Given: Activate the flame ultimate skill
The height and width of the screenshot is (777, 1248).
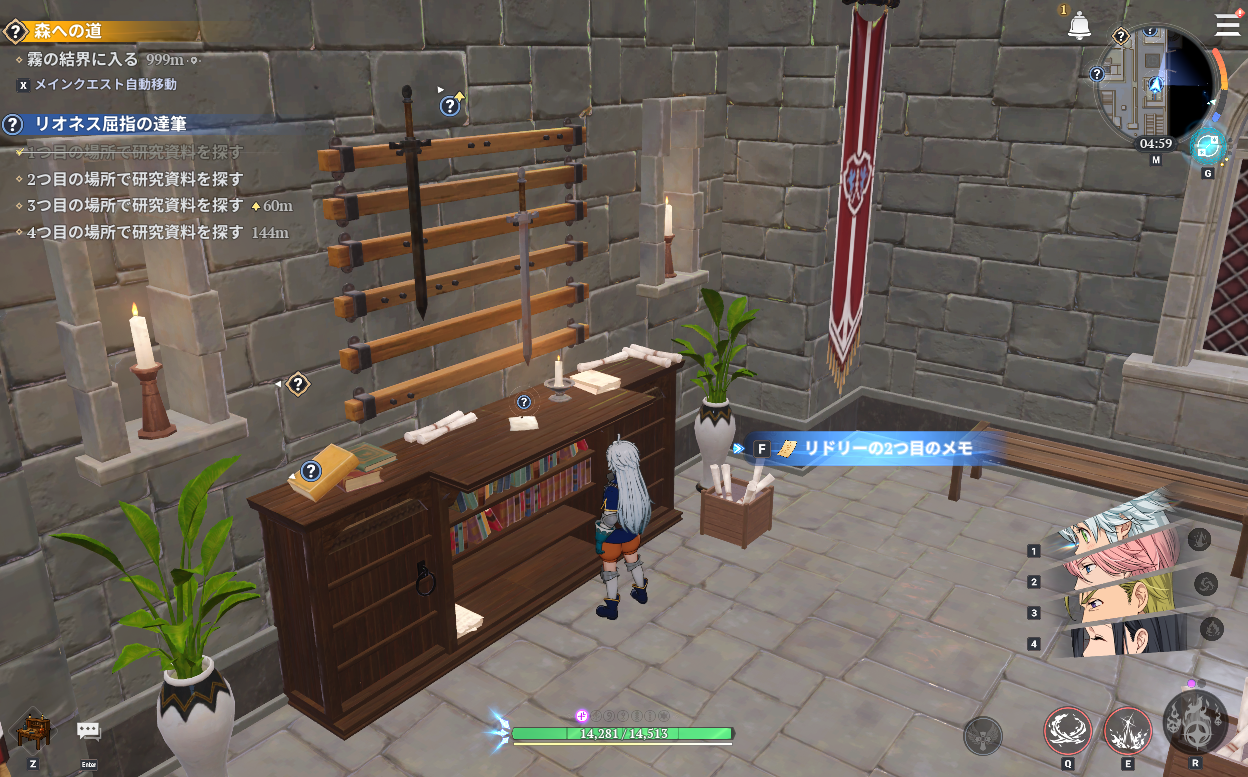Looking at the screenshot, I should 1194,722.
